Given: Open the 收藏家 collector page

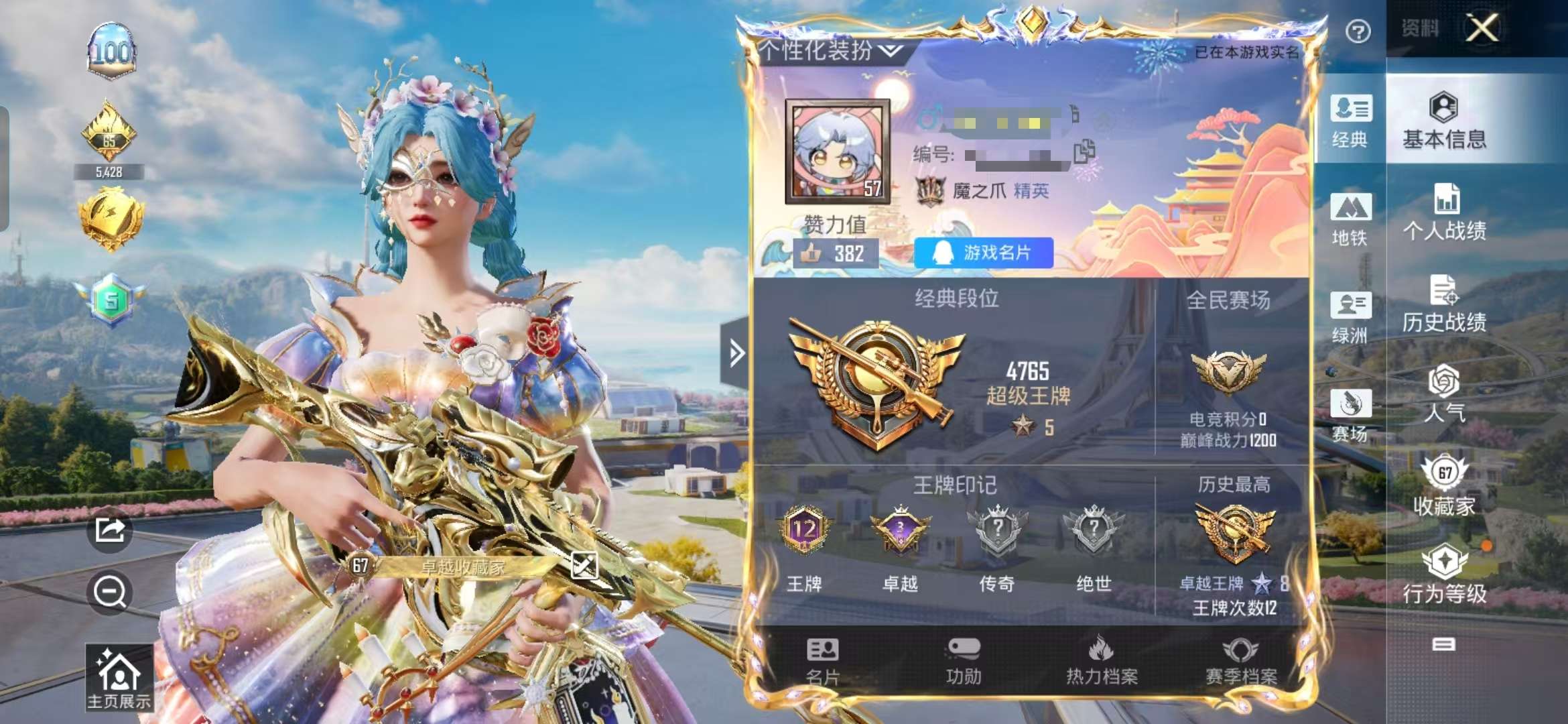Looking at the screenshot, I should click(x=1444, y=486).
